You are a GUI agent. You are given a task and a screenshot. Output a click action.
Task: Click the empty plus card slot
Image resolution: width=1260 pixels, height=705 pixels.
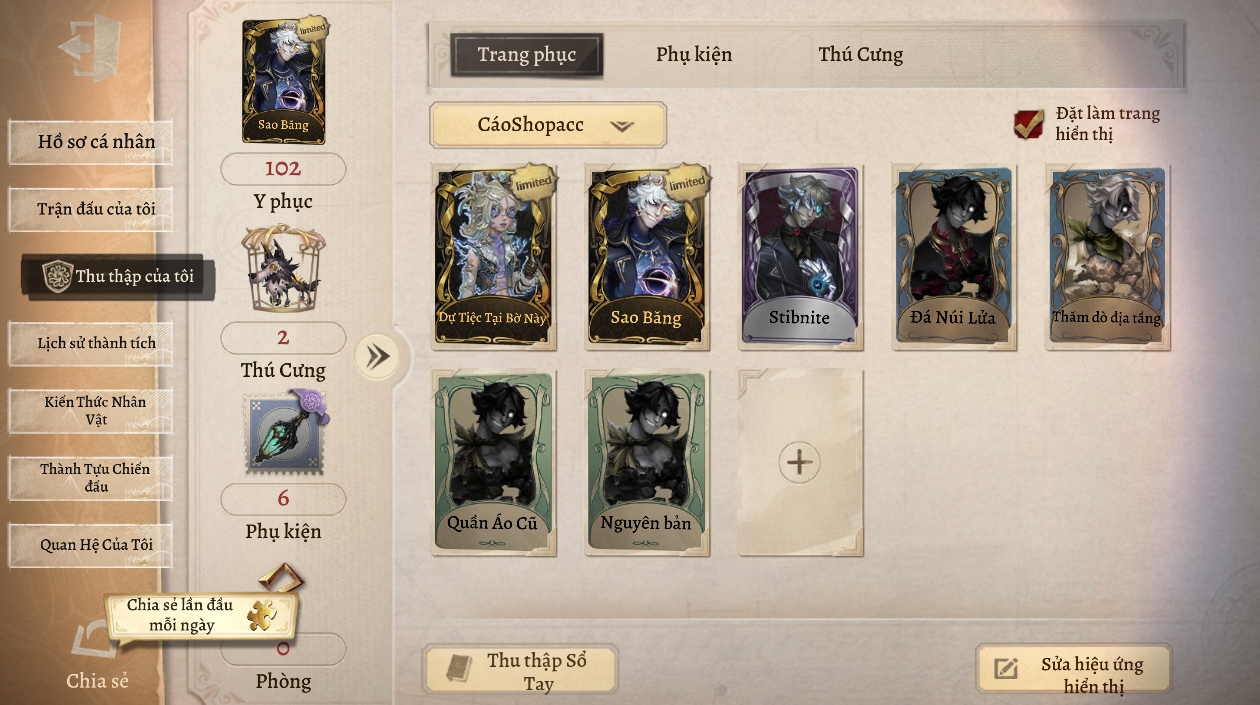800,462
